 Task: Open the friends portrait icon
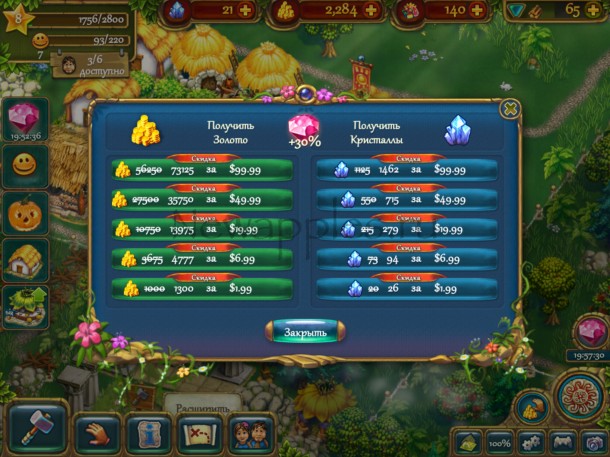[250, 431]
